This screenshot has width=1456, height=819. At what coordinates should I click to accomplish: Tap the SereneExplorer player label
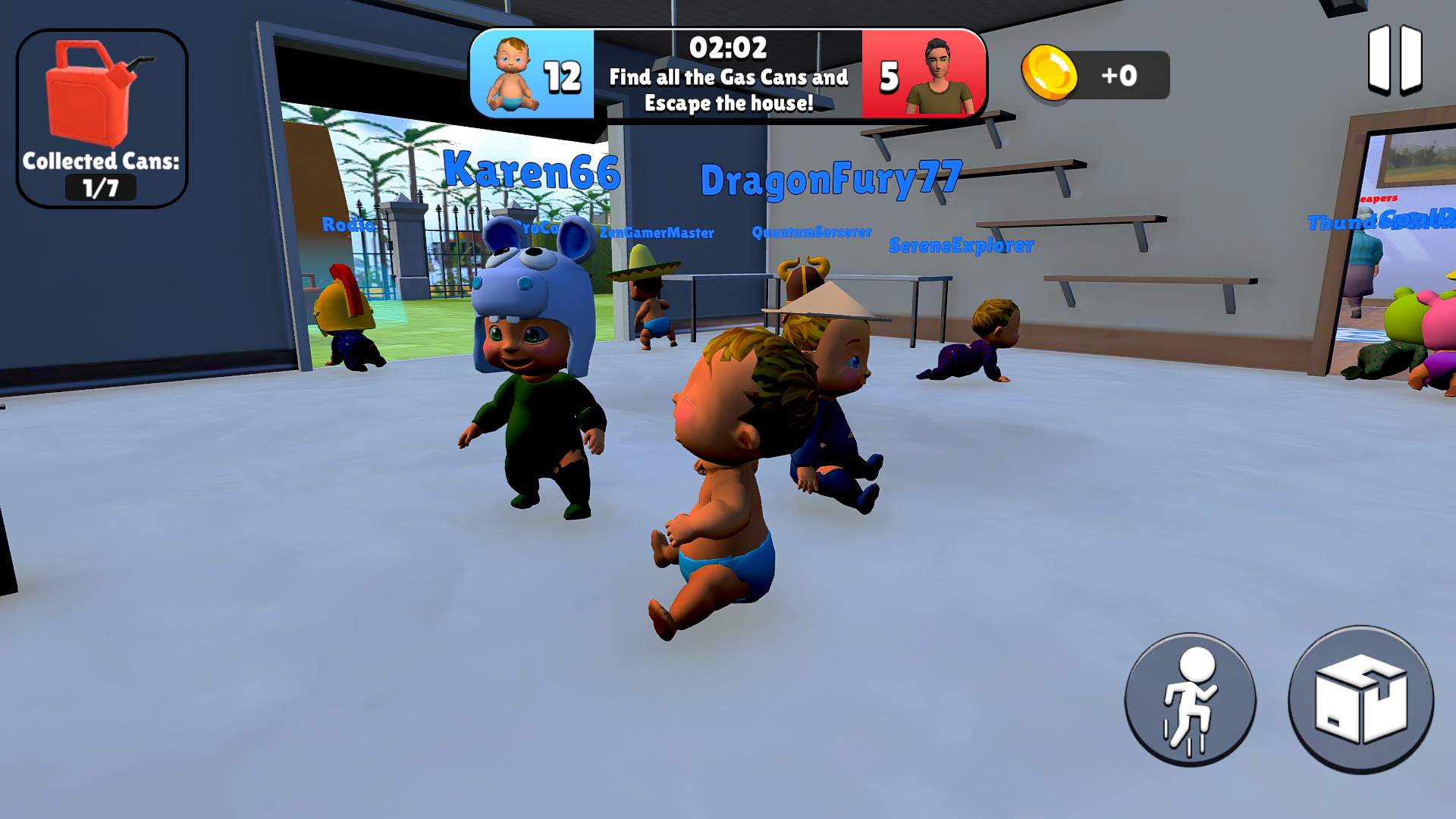pyautogui.click(x=959, y=244)
